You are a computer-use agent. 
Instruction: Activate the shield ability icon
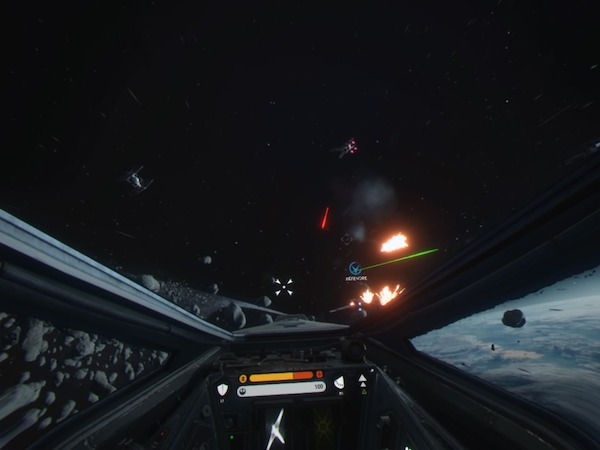[222, 389]
